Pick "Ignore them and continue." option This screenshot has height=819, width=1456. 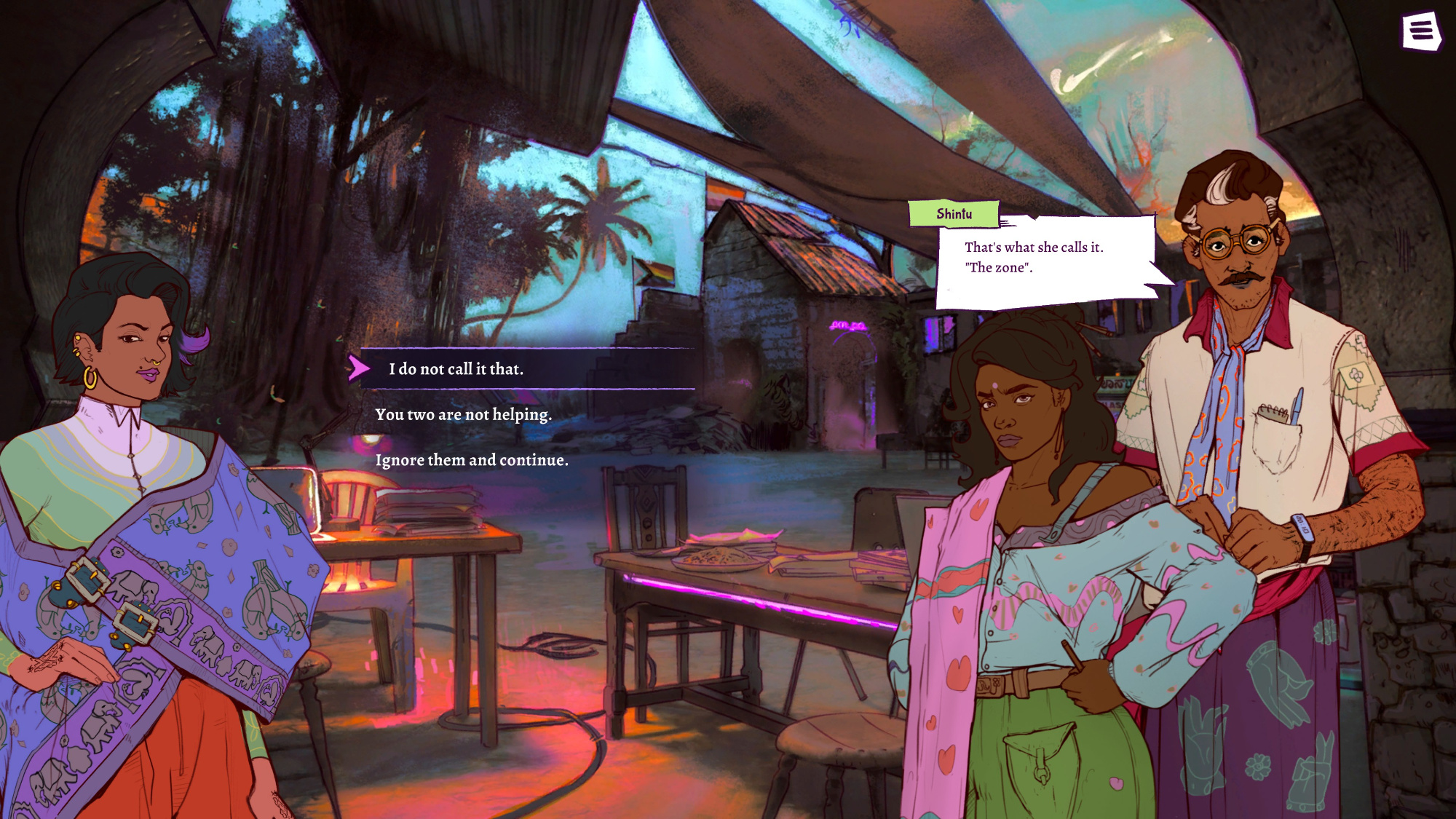coord(472,460)
